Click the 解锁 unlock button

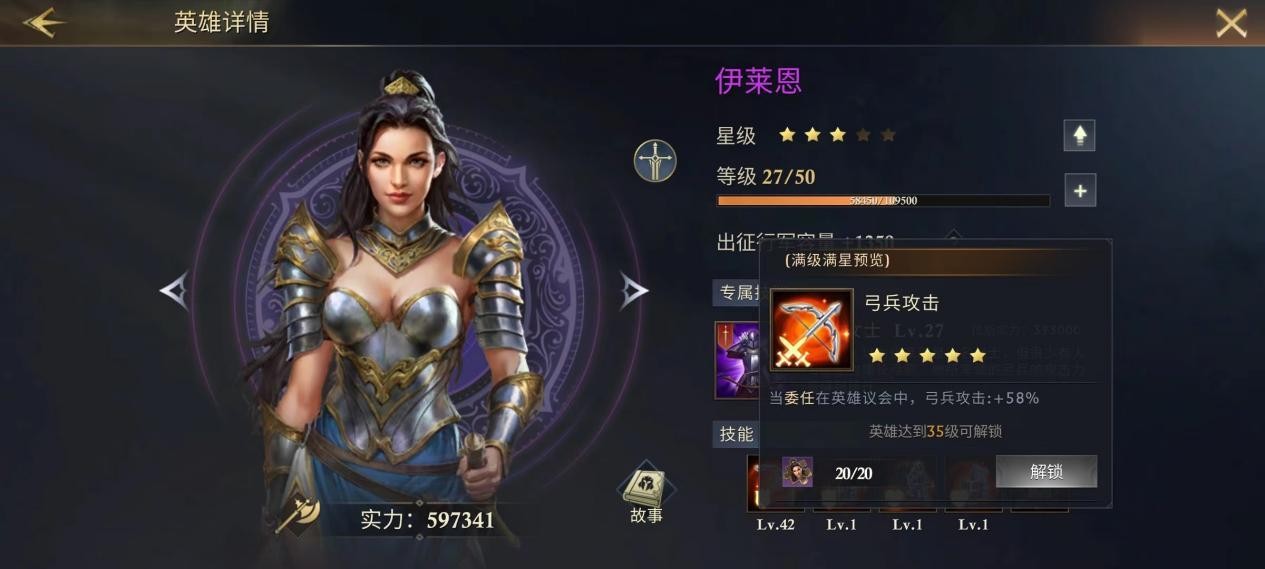(x=1046, y=471)
